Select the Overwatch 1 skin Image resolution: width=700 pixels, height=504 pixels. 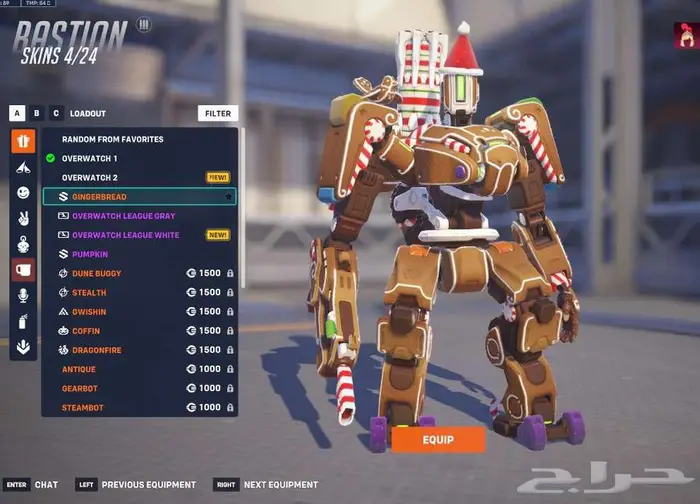(x=89, y=158)
